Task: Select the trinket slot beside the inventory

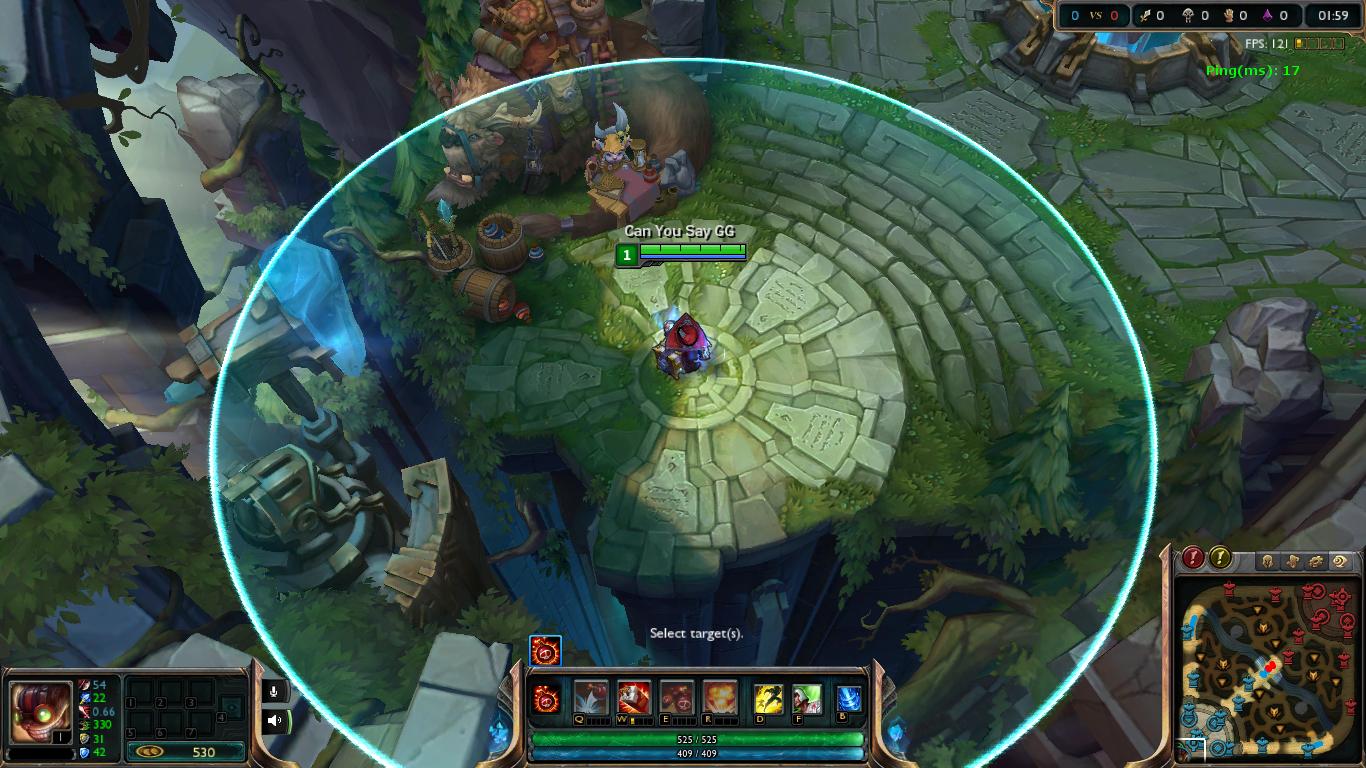Action: [x=232, y=708]
